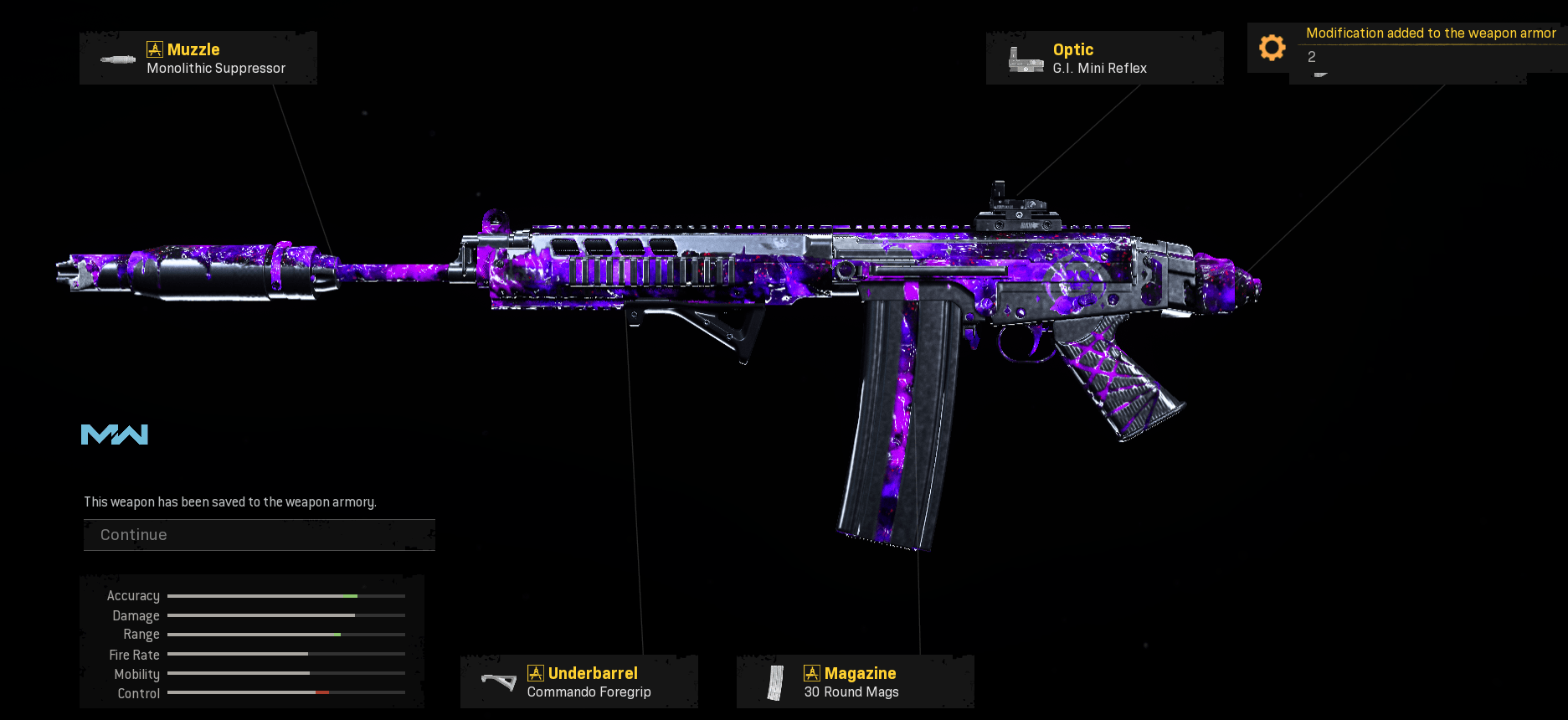Choose the Underbarrel Commando Foregrip attachment
Image resolution: width=1568 pixels, height=720 pixels.
[x=578, y=681]
